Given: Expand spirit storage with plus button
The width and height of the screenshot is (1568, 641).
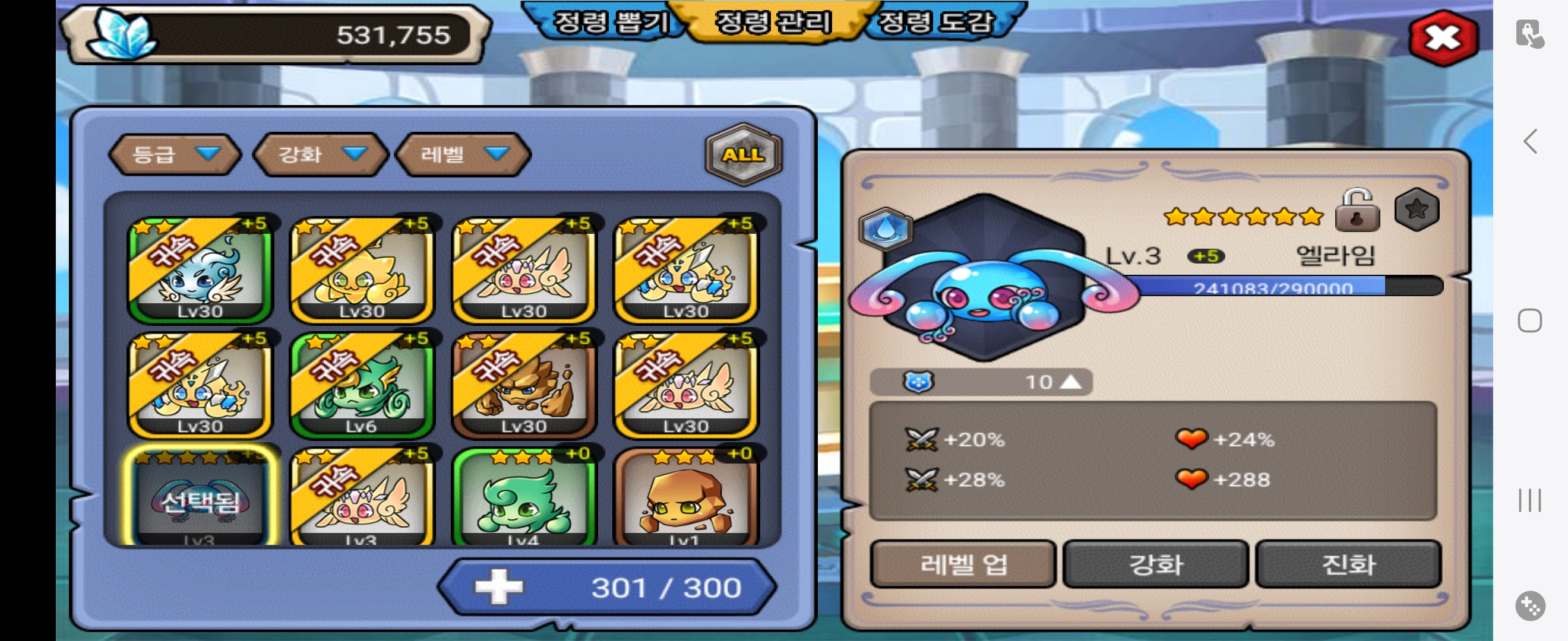Looking at the screenshot, I should pos(499,587).
